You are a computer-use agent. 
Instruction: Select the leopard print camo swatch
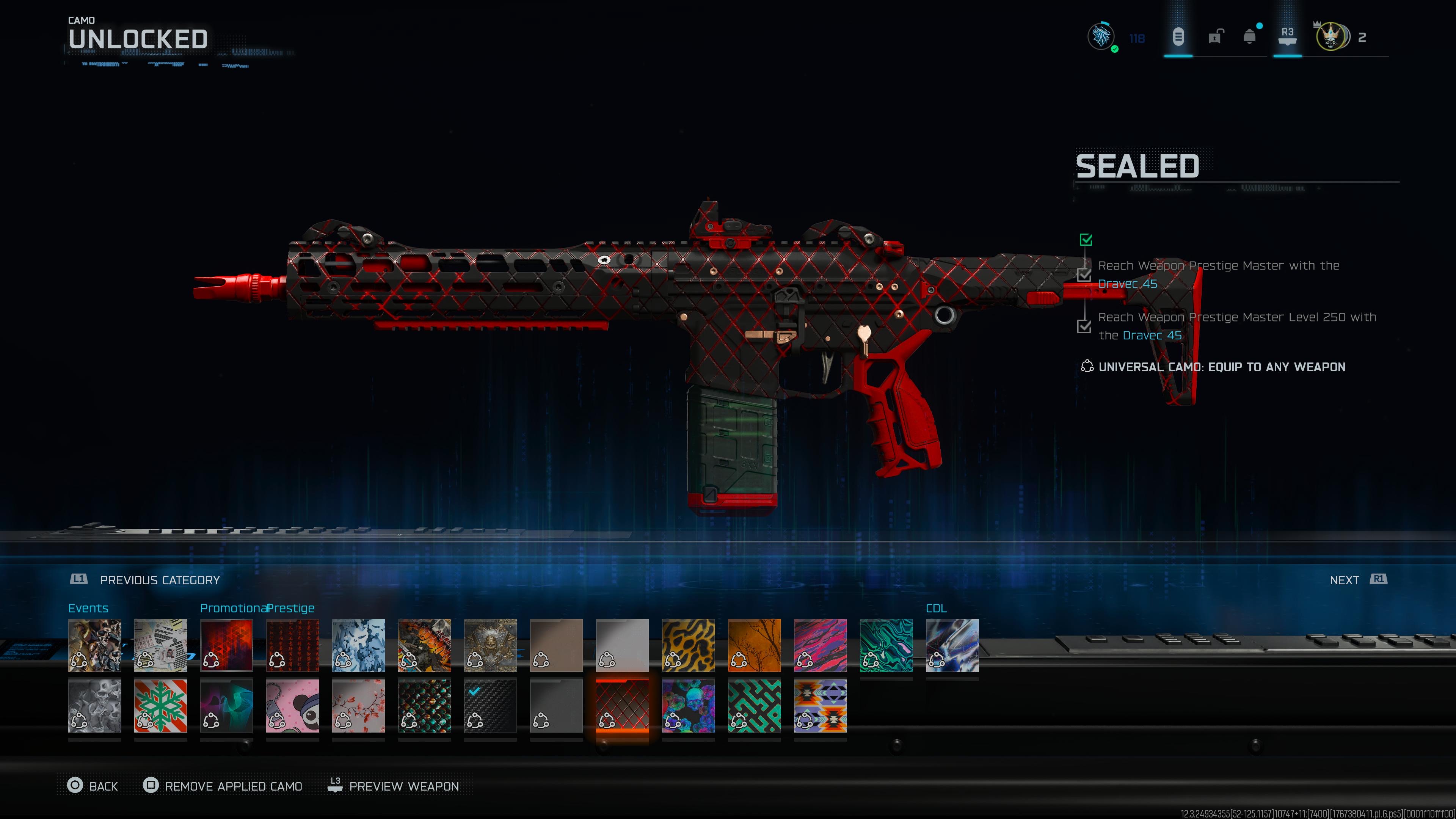pyautogui.click(x=688, y=645)
